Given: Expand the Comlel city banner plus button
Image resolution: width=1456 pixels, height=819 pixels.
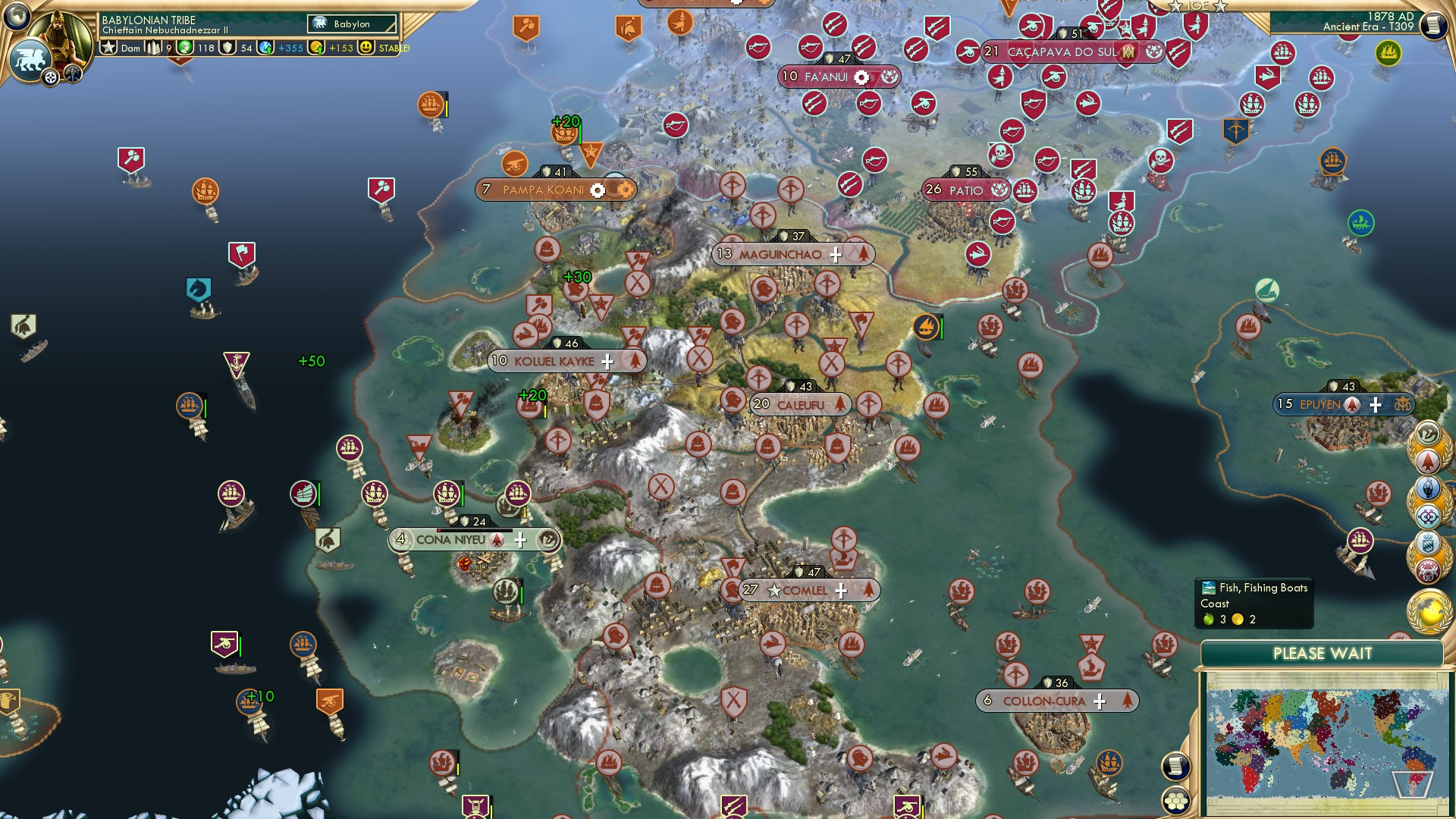Looking at the screenshot, I should pyautogui.click(x=840, y=589).
